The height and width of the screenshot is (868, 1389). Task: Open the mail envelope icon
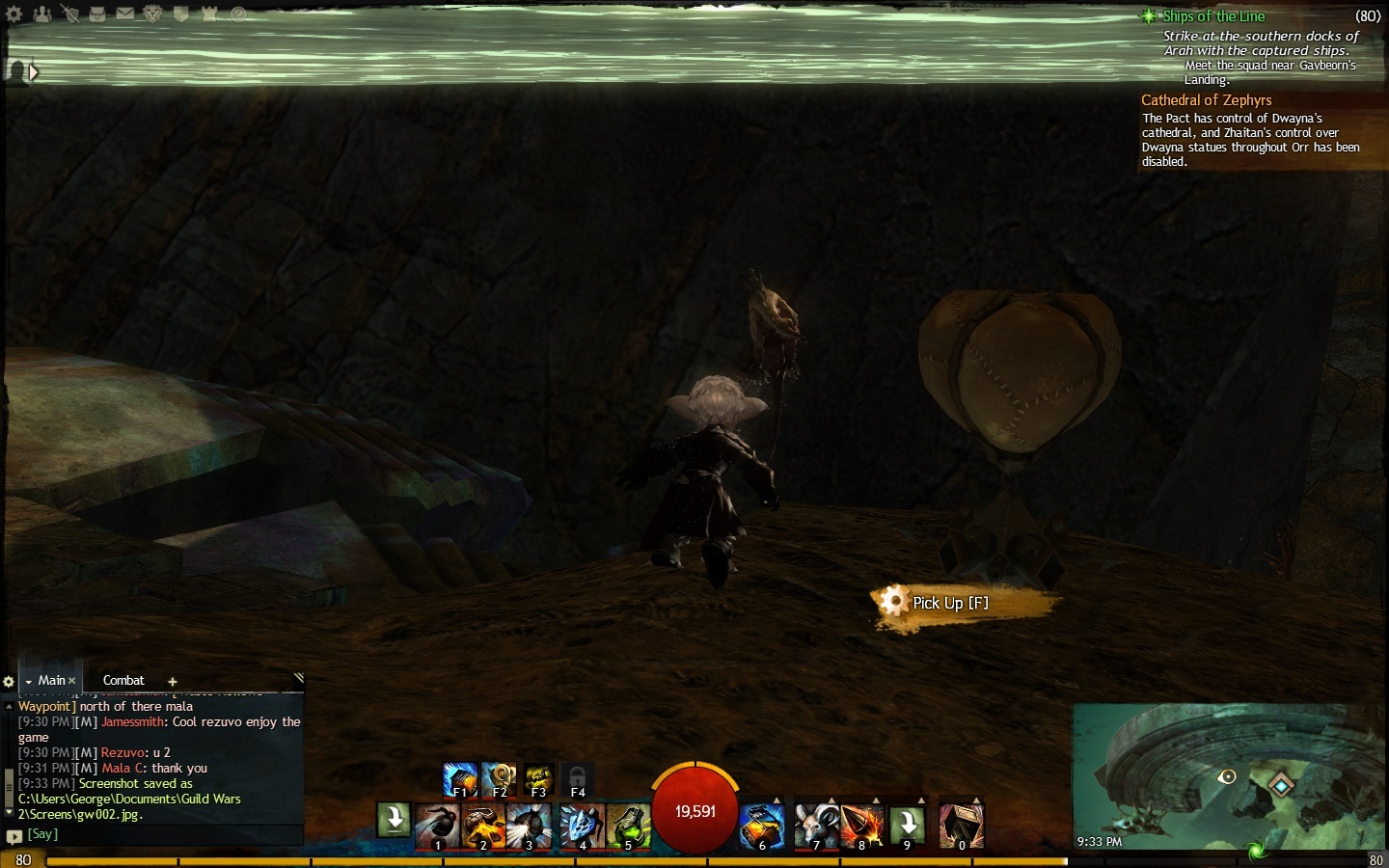(125, 14)
